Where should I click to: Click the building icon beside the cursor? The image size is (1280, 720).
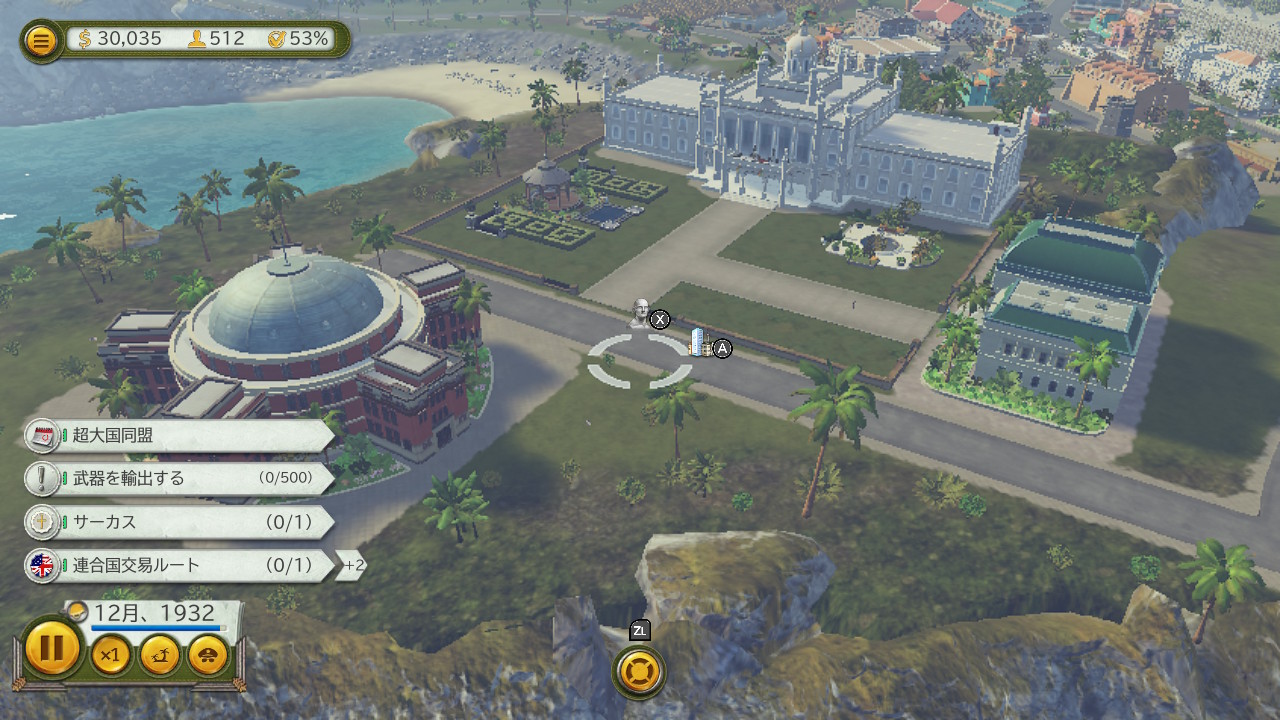click(700, 345)
